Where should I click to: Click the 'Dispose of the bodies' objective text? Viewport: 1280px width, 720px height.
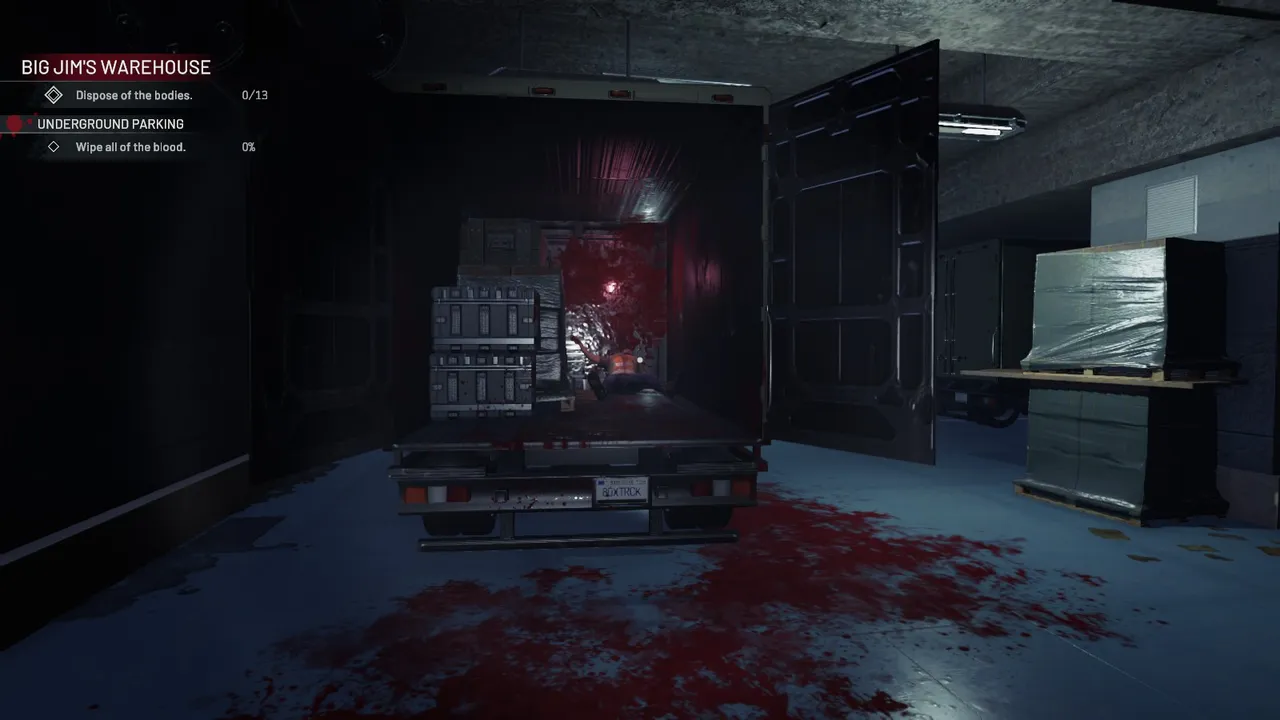click(x=133, y=95)
